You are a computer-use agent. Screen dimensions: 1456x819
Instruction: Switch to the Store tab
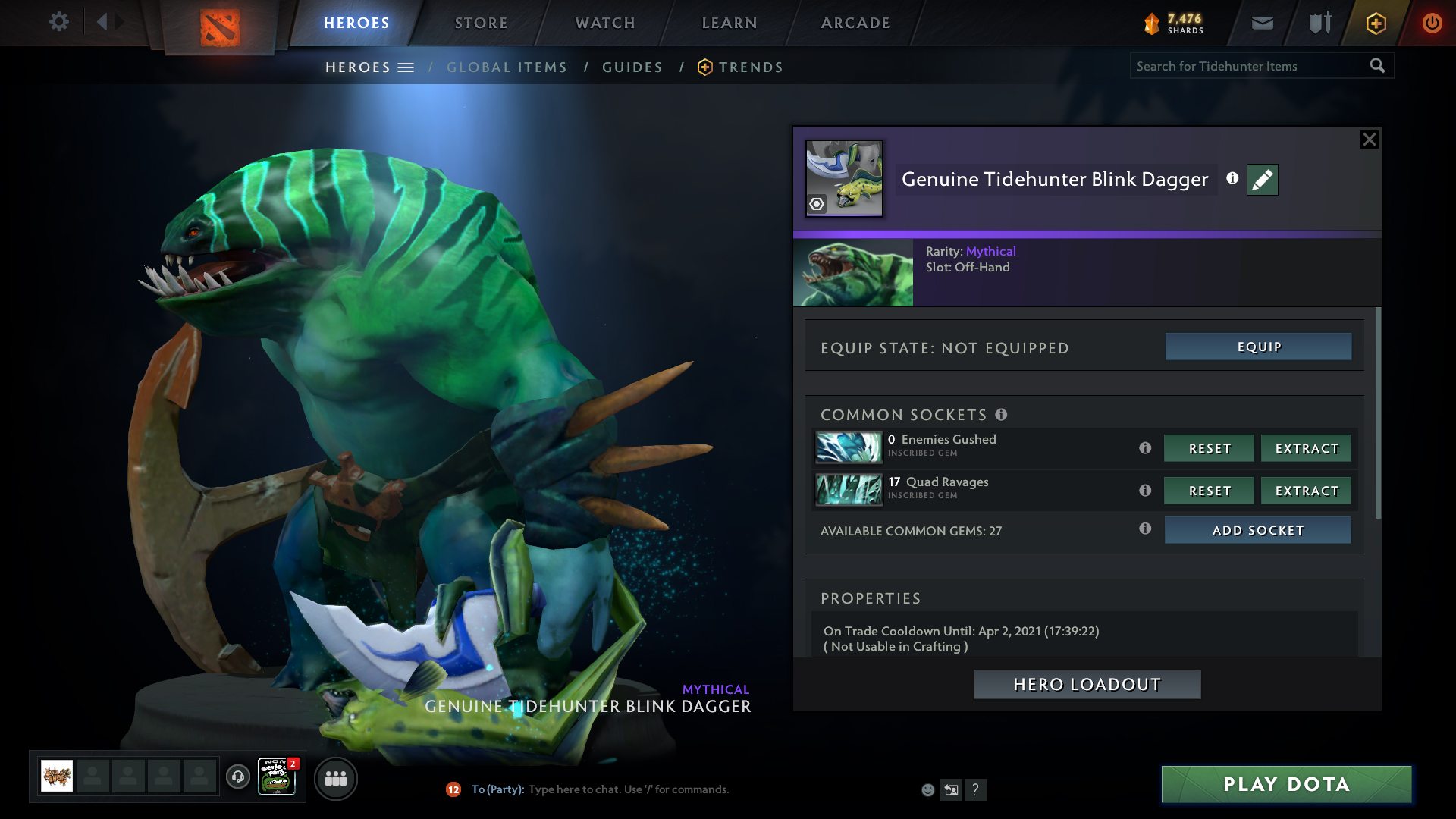pyautogui.click(x=481, y=23)
